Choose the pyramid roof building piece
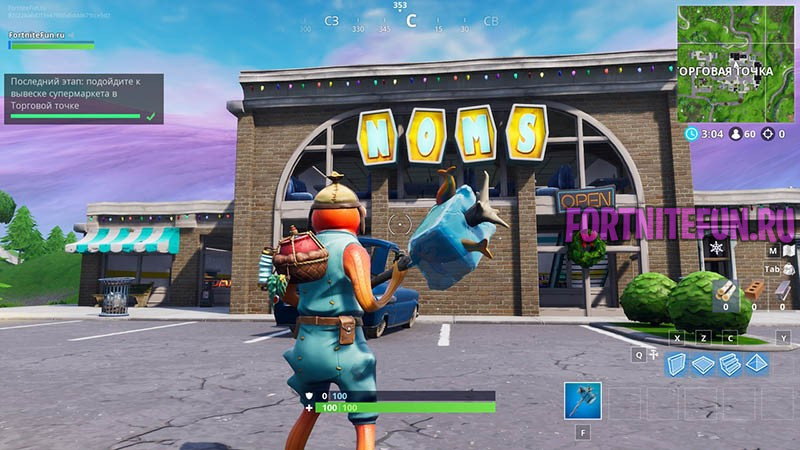The width and height of the screenshot is (800, 450). [756, 364]
